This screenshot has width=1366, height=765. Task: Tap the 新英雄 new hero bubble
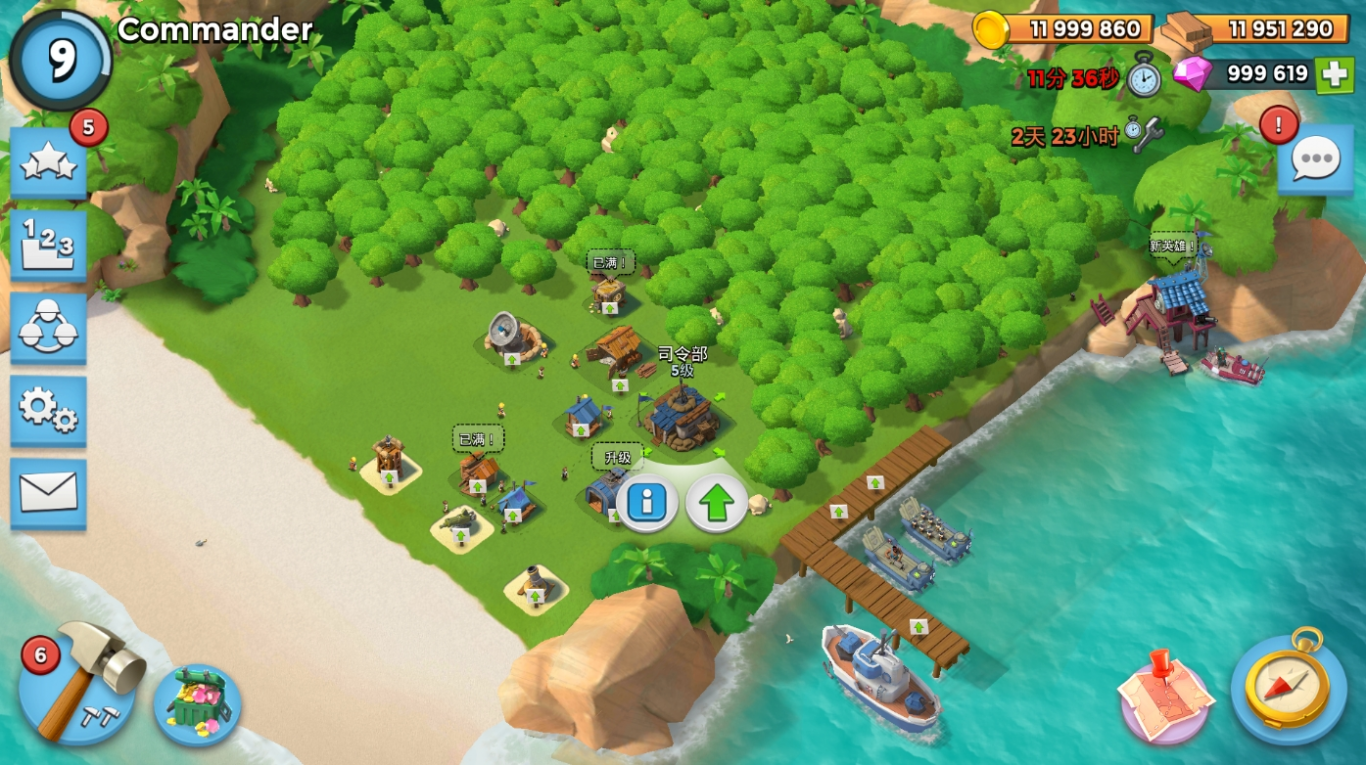tap(1173, 246)
